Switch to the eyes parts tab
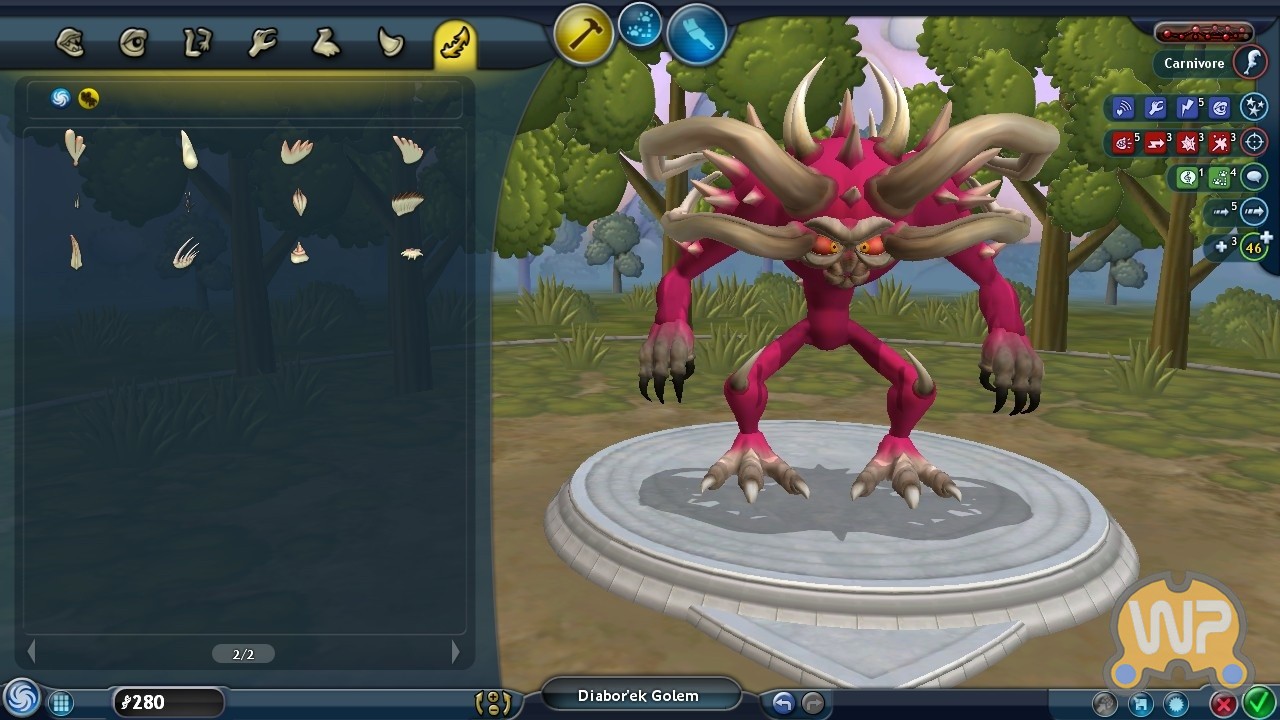 click(133, 43)
